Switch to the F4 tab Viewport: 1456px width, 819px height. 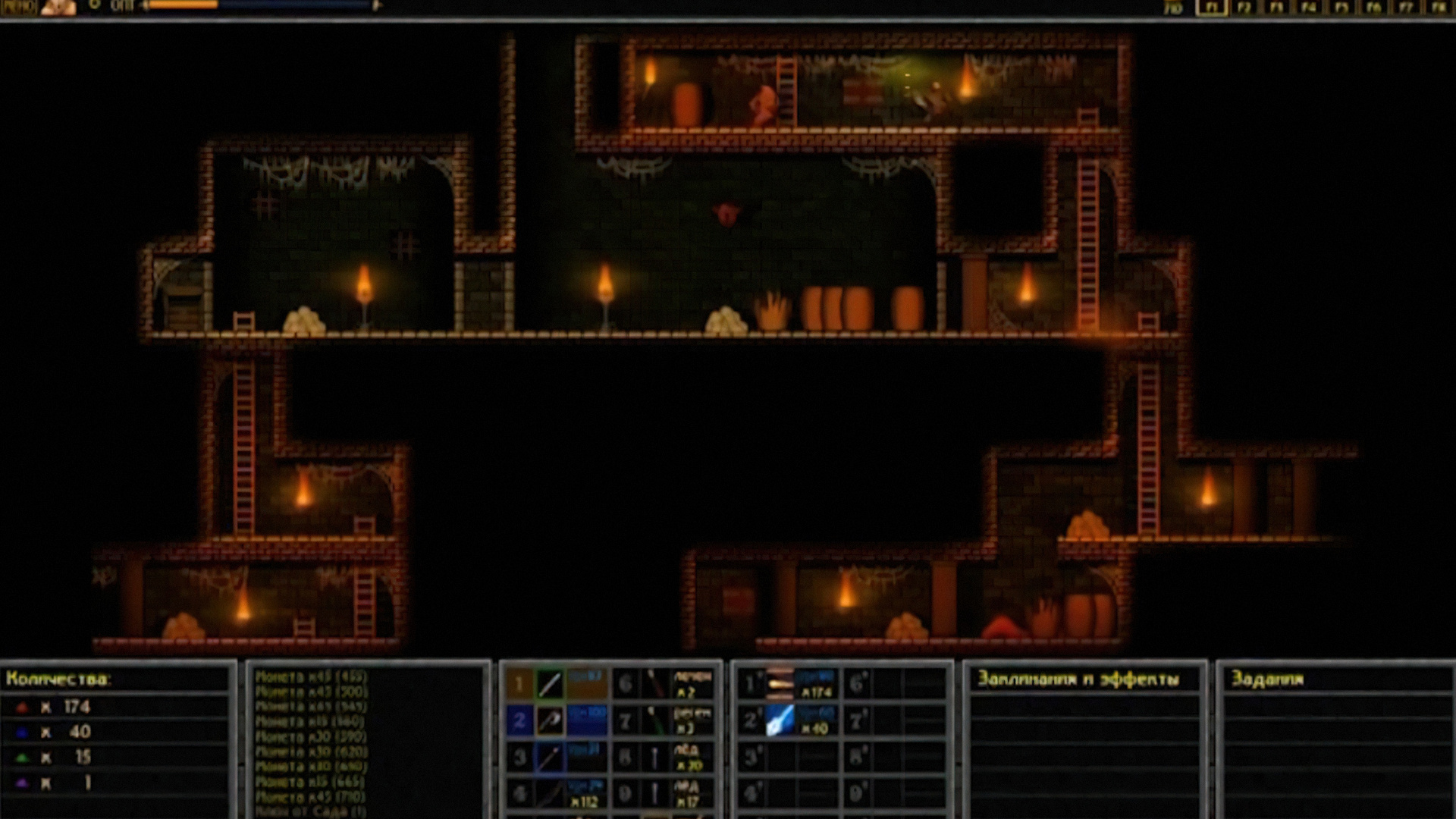tap(1309, 8)
